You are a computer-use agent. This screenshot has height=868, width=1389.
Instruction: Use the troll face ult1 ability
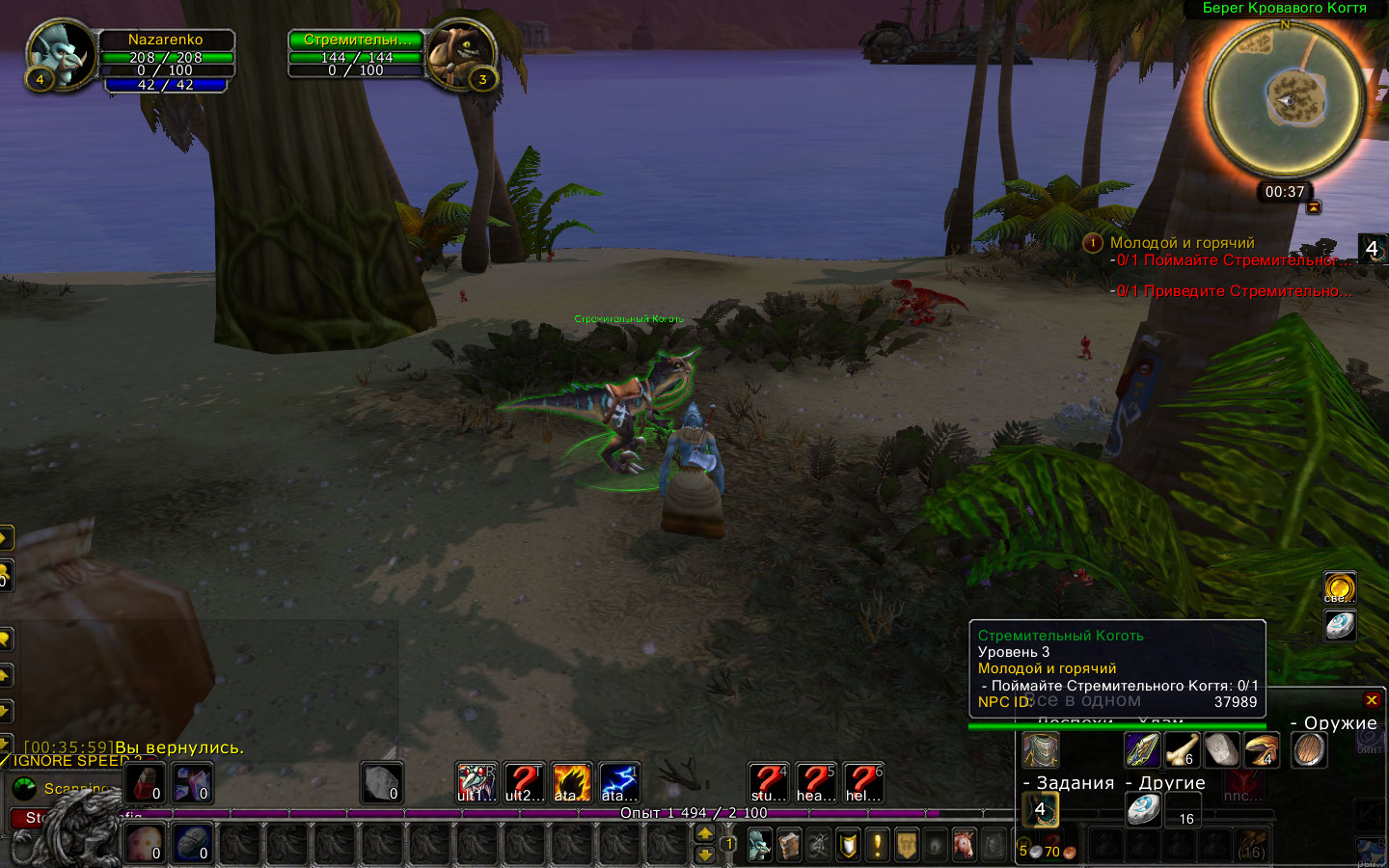pyautogui.click(x=476, y=782)
